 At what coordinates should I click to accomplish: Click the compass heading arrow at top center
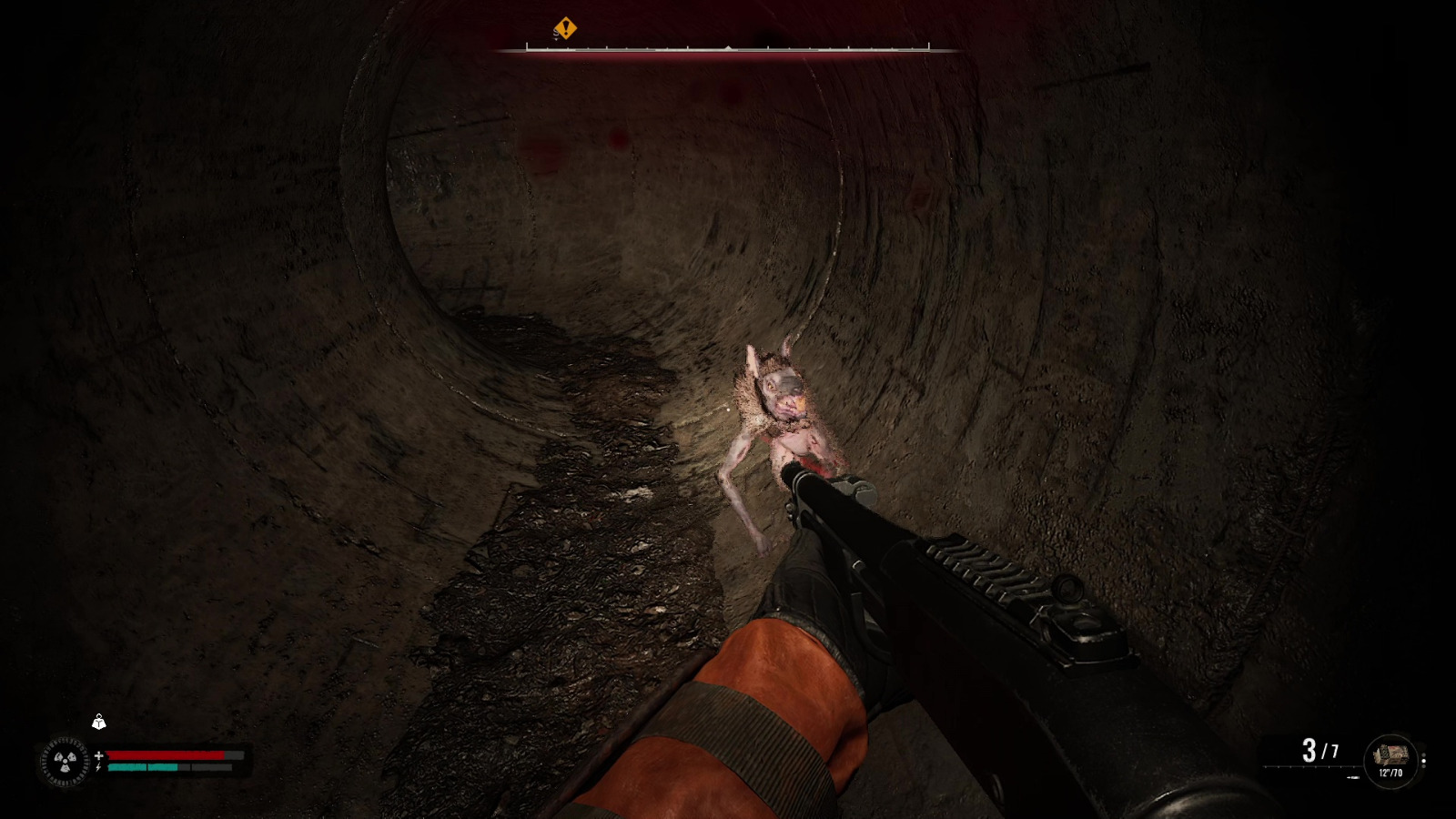coord(728,47)
